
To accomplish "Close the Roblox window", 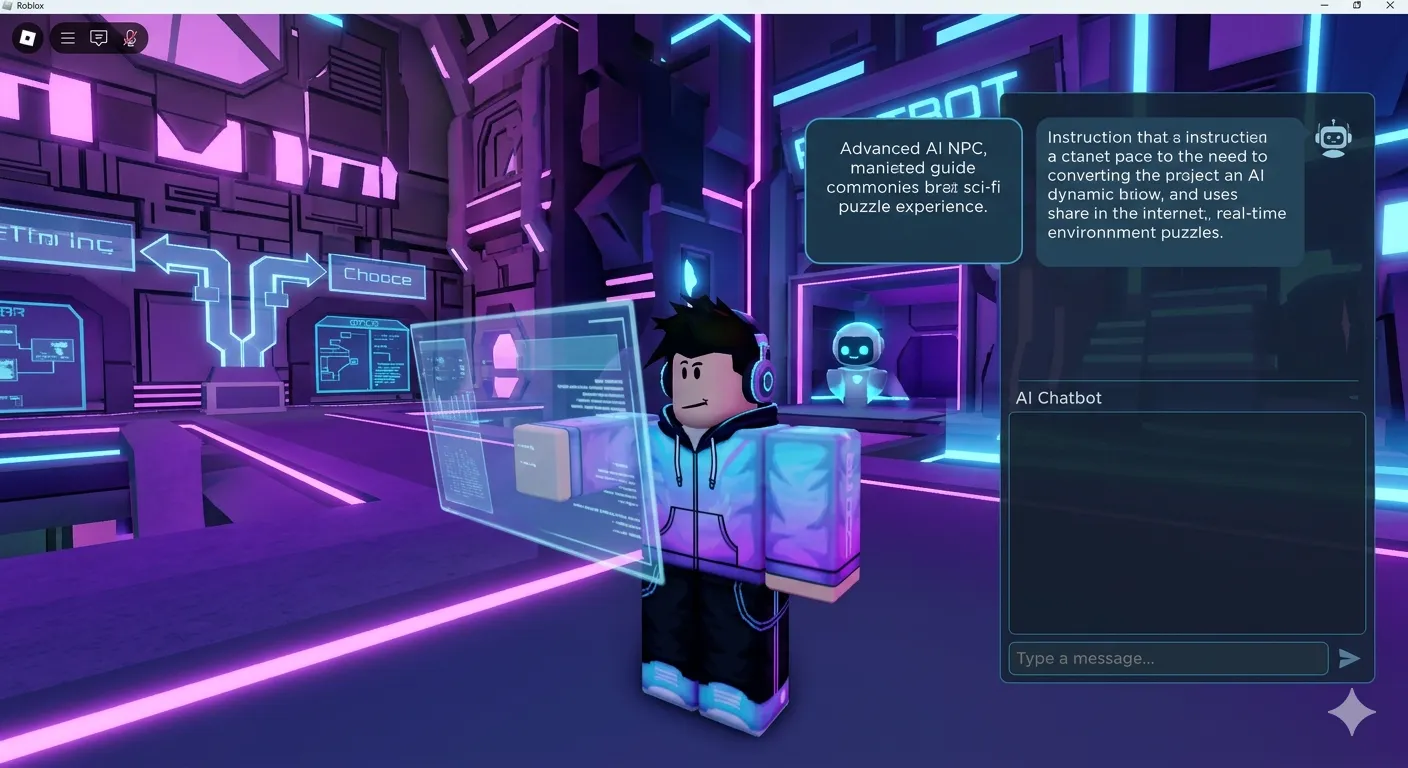I will (1390, 6).
